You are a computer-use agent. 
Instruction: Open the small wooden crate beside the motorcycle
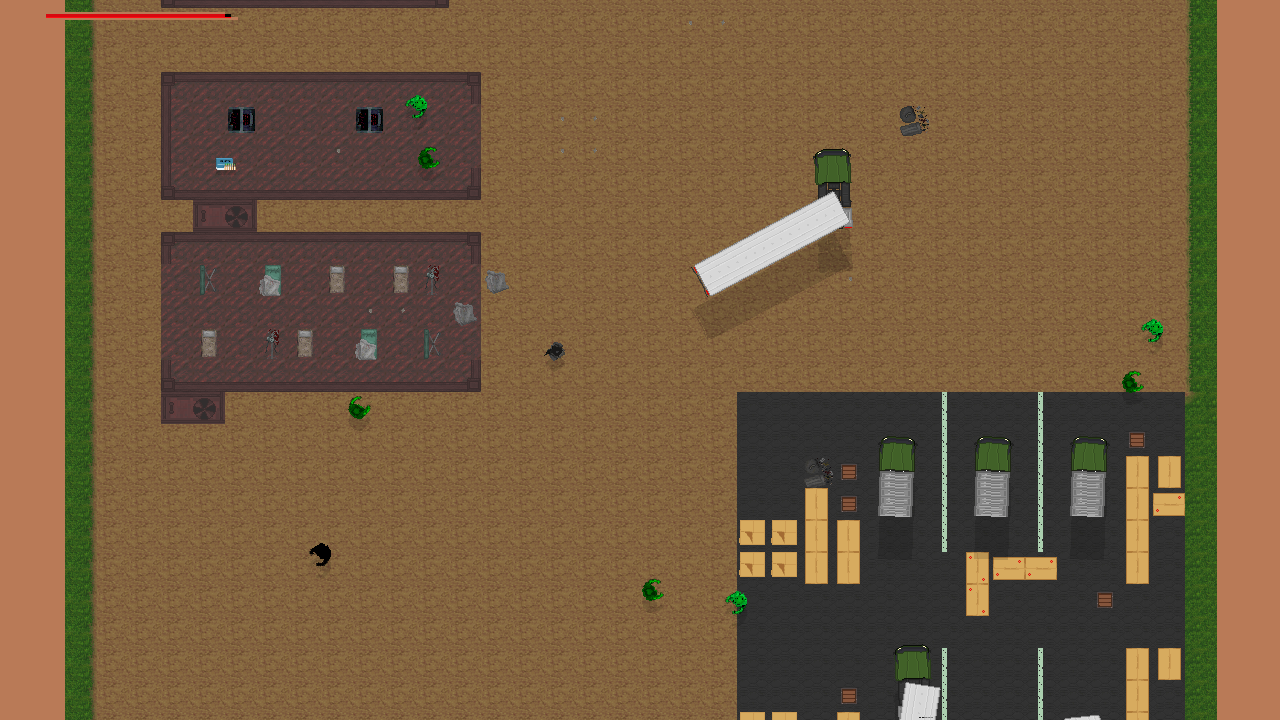(x=848, y=473)
